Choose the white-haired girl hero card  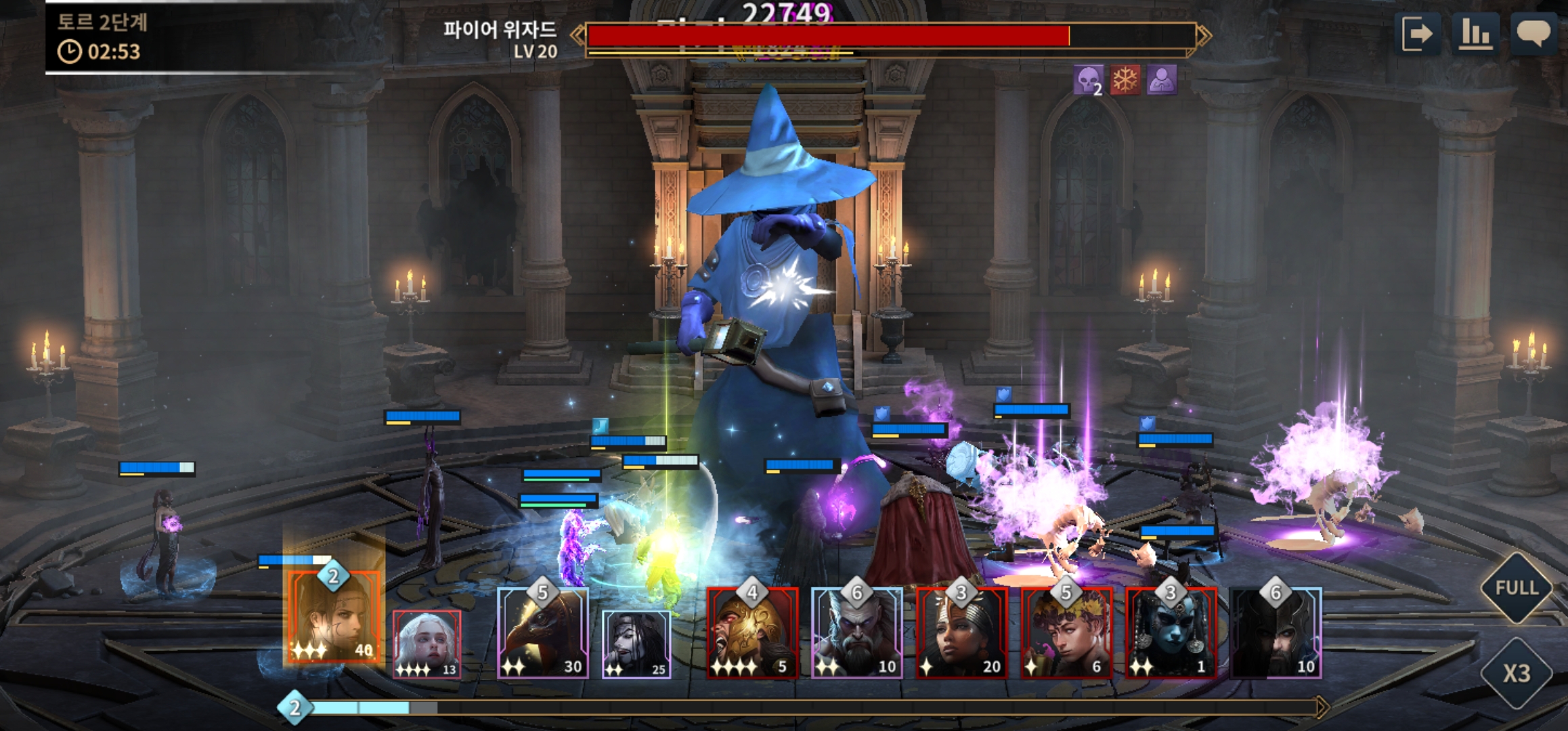point(427,643)
